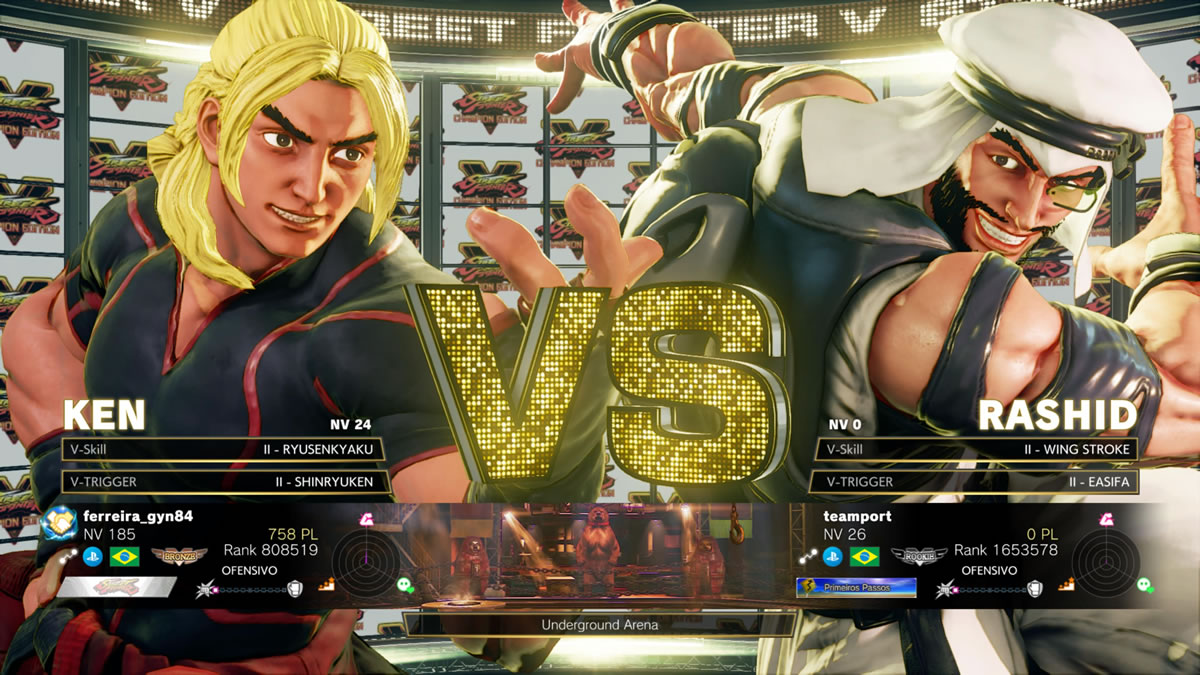Image resolution: width=1200 pixels, height=675 pixels.
Task: Select teamport's Primeiros Passos title banner
Action: (x=856, y=588)
